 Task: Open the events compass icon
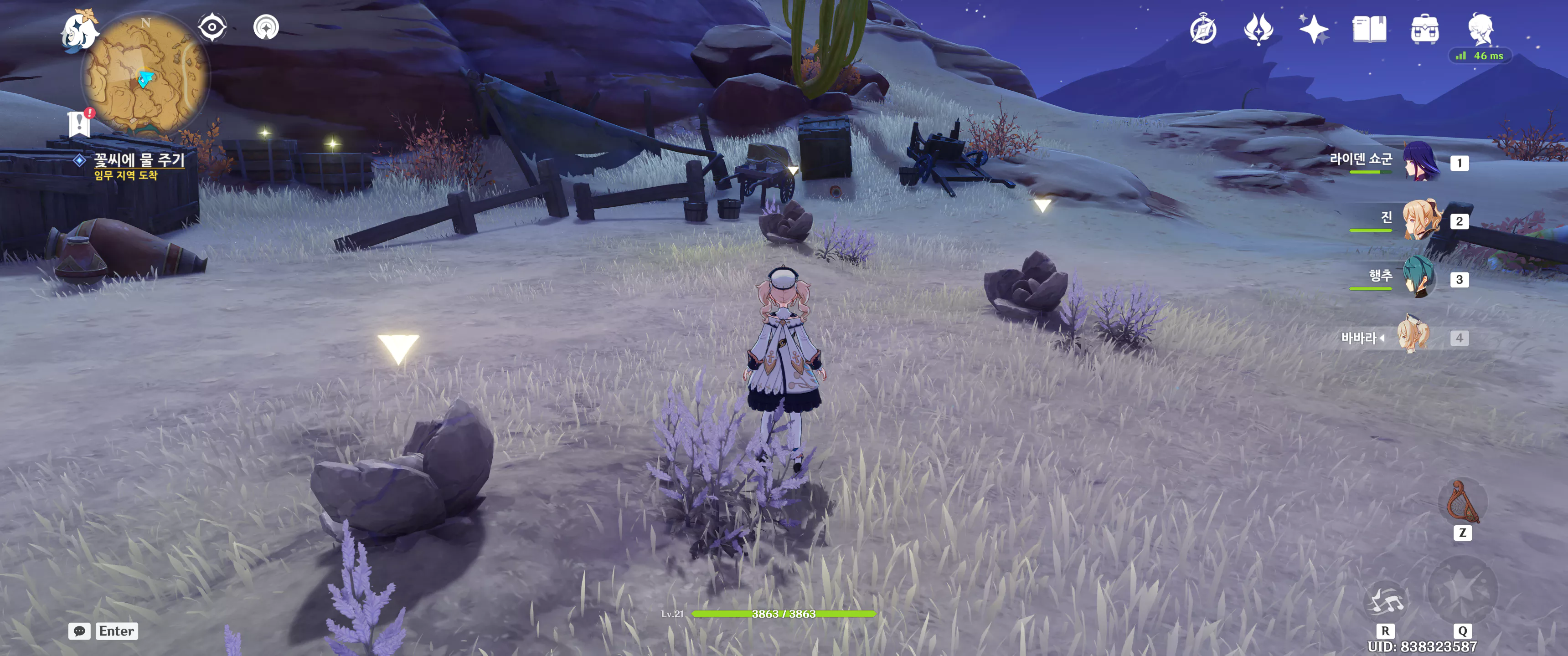[1203, 30]
